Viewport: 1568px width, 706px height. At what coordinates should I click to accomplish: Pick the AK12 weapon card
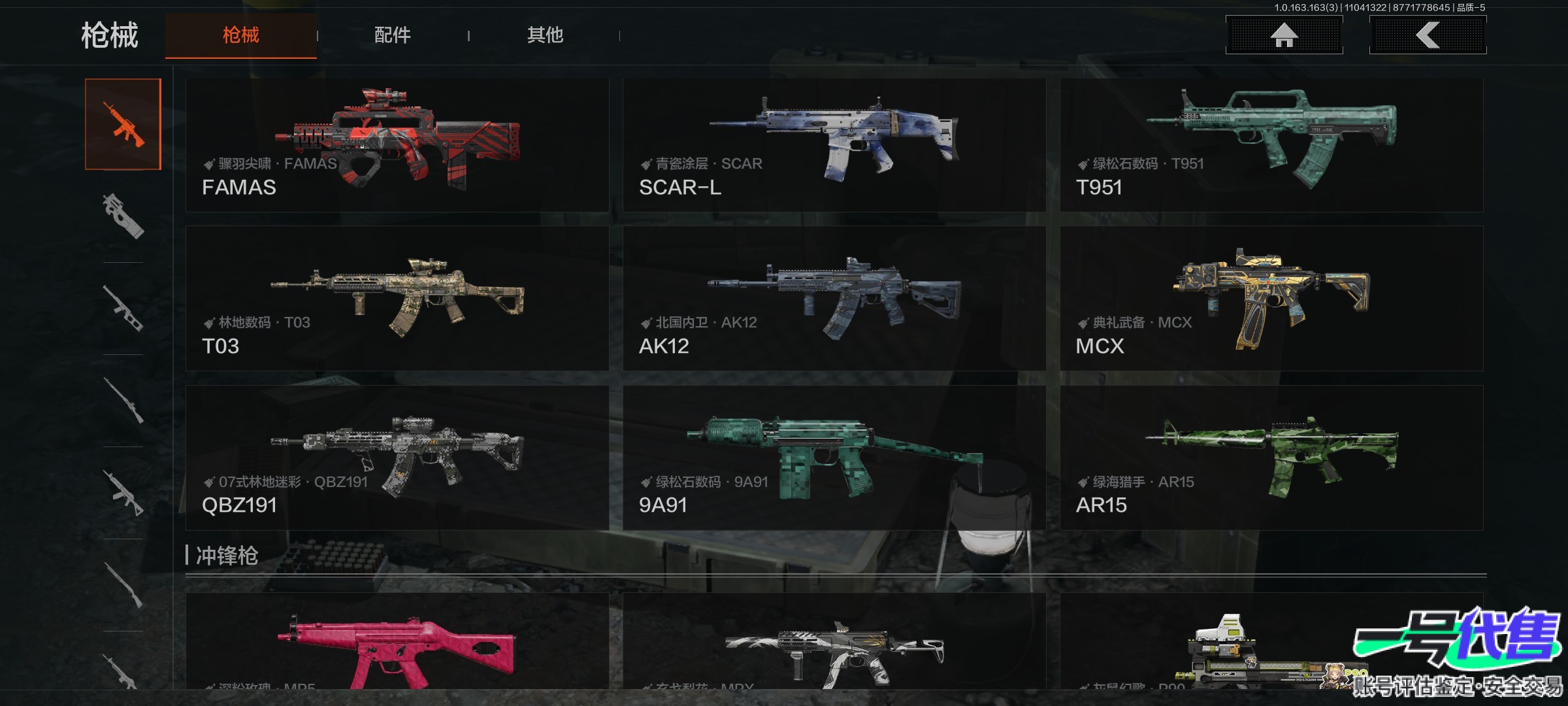(x=834, y=299)
